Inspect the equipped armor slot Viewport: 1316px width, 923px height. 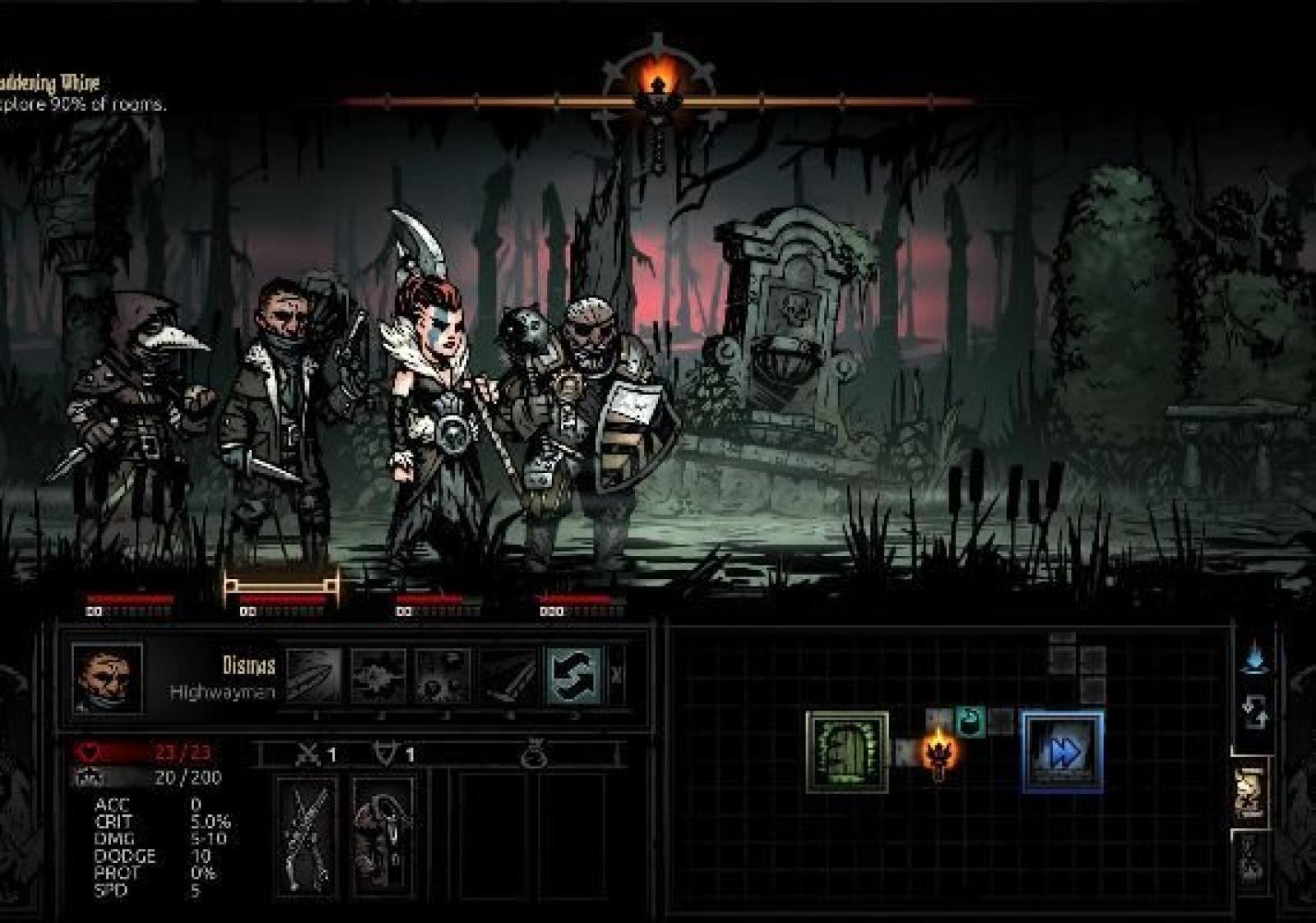(382, 837)
